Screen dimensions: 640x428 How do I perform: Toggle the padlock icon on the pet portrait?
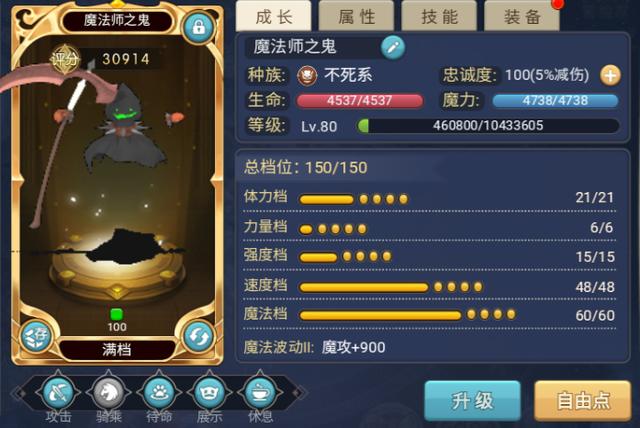pyautogui.click(x=198, y=27)
